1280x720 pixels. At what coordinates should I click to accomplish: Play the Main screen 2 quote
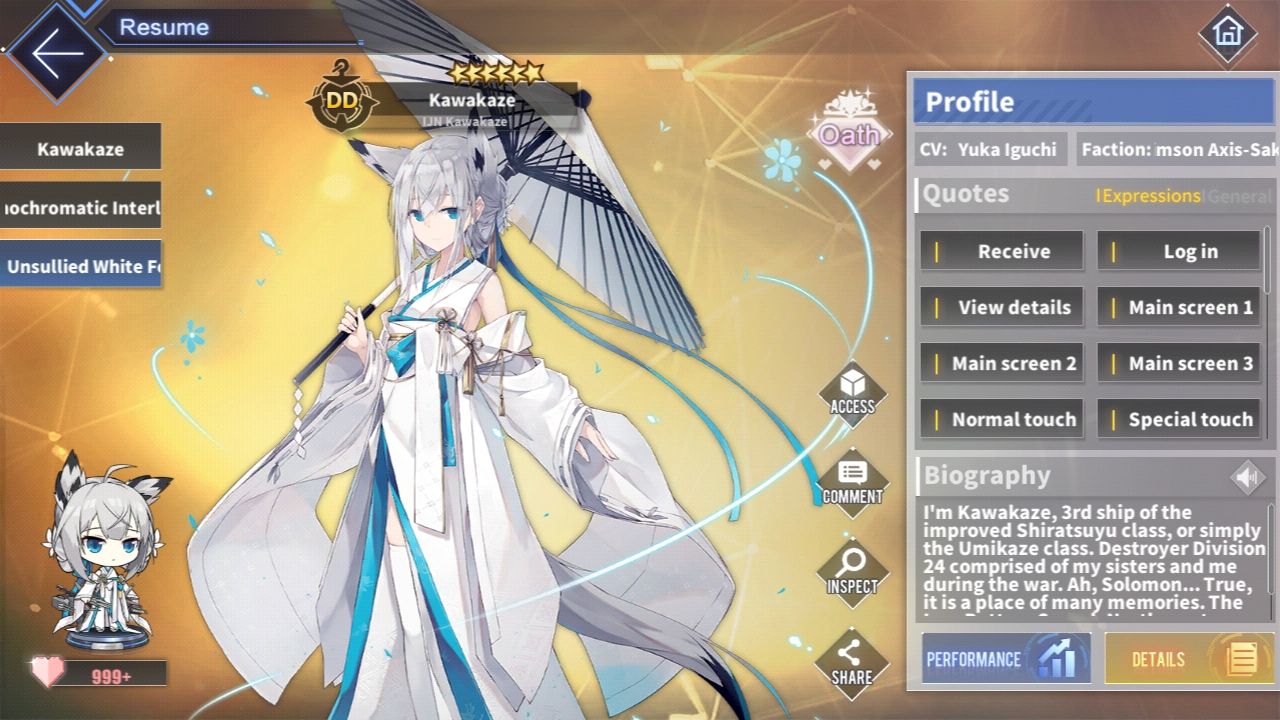pos(1002,363)
